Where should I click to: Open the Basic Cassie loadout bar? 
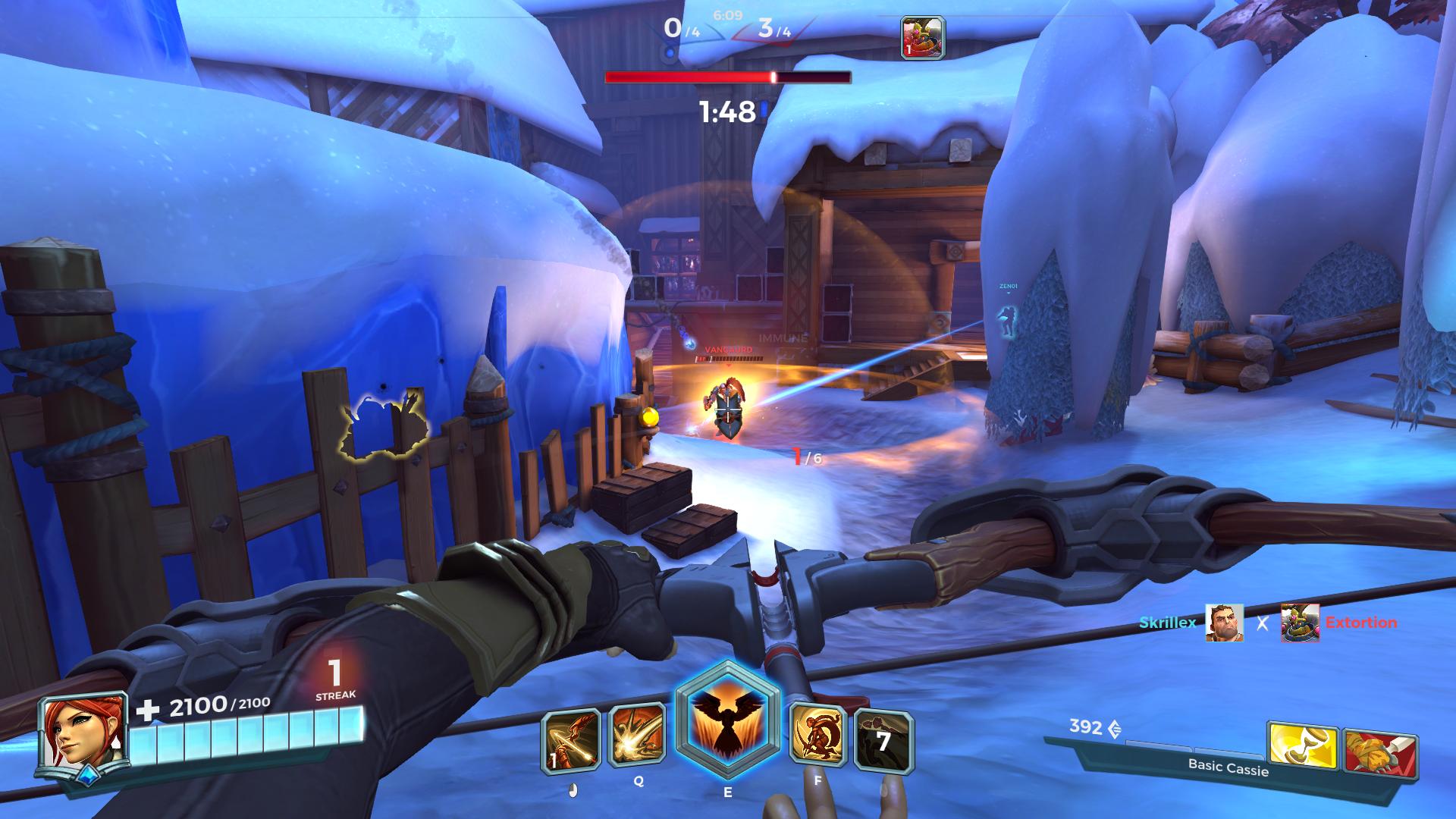point(1227,766)
